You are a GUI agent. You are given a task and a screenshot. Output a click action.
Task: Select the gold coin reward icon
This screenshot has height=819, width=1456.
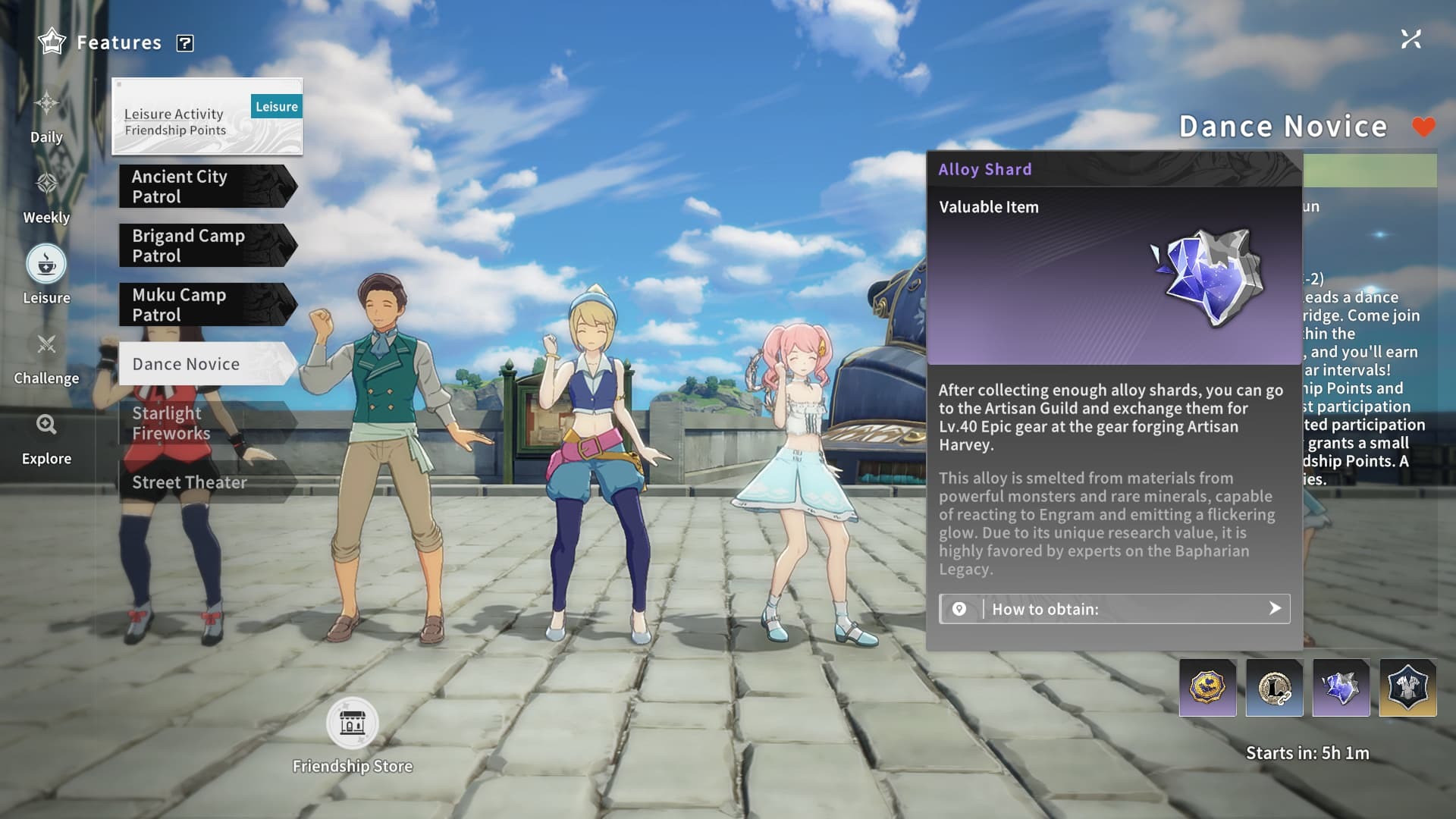1207,688
